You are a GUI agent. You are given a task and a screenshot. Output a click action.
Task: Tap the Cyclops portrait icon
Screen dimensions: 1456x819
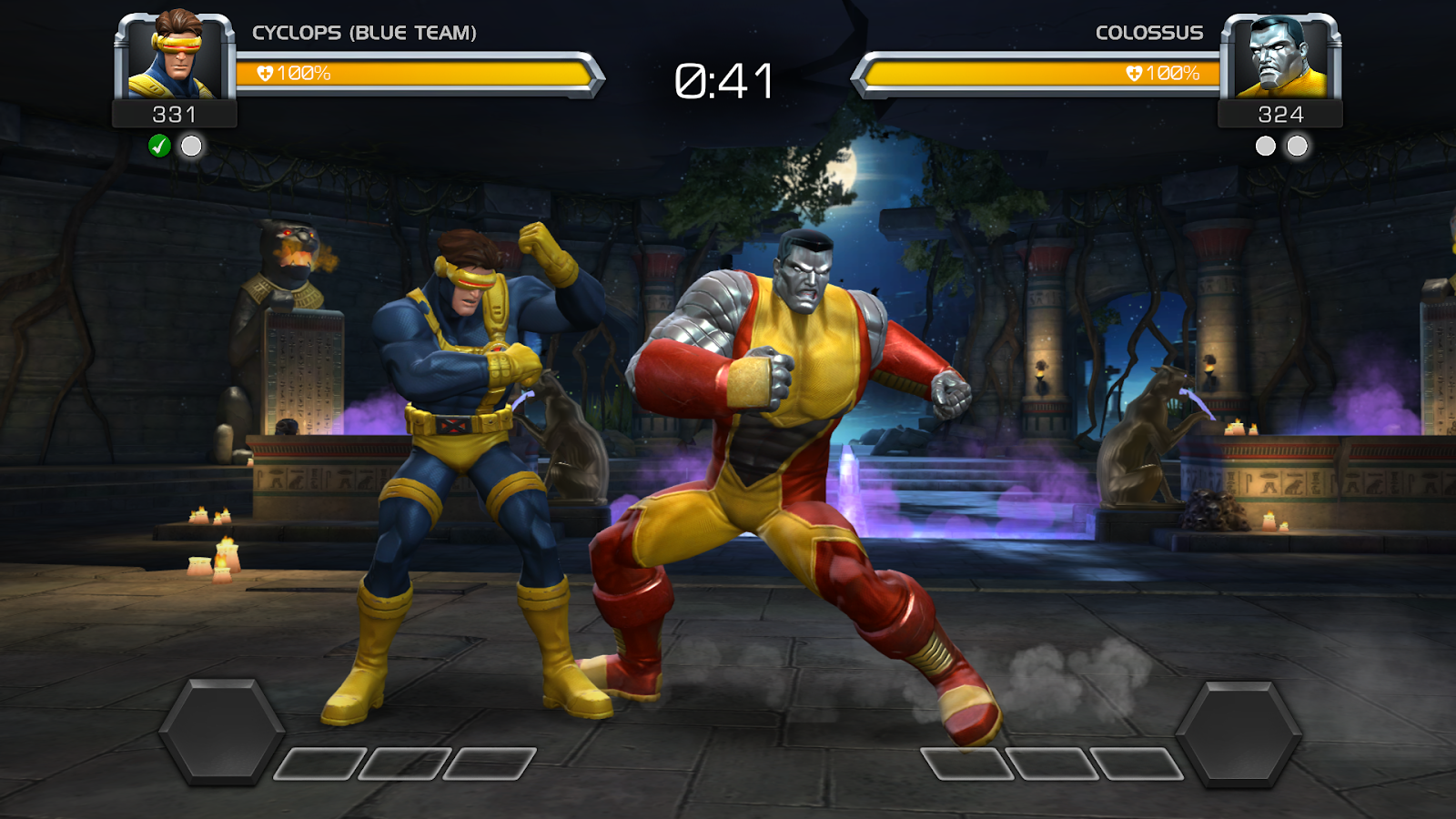[x=175, y=56]
